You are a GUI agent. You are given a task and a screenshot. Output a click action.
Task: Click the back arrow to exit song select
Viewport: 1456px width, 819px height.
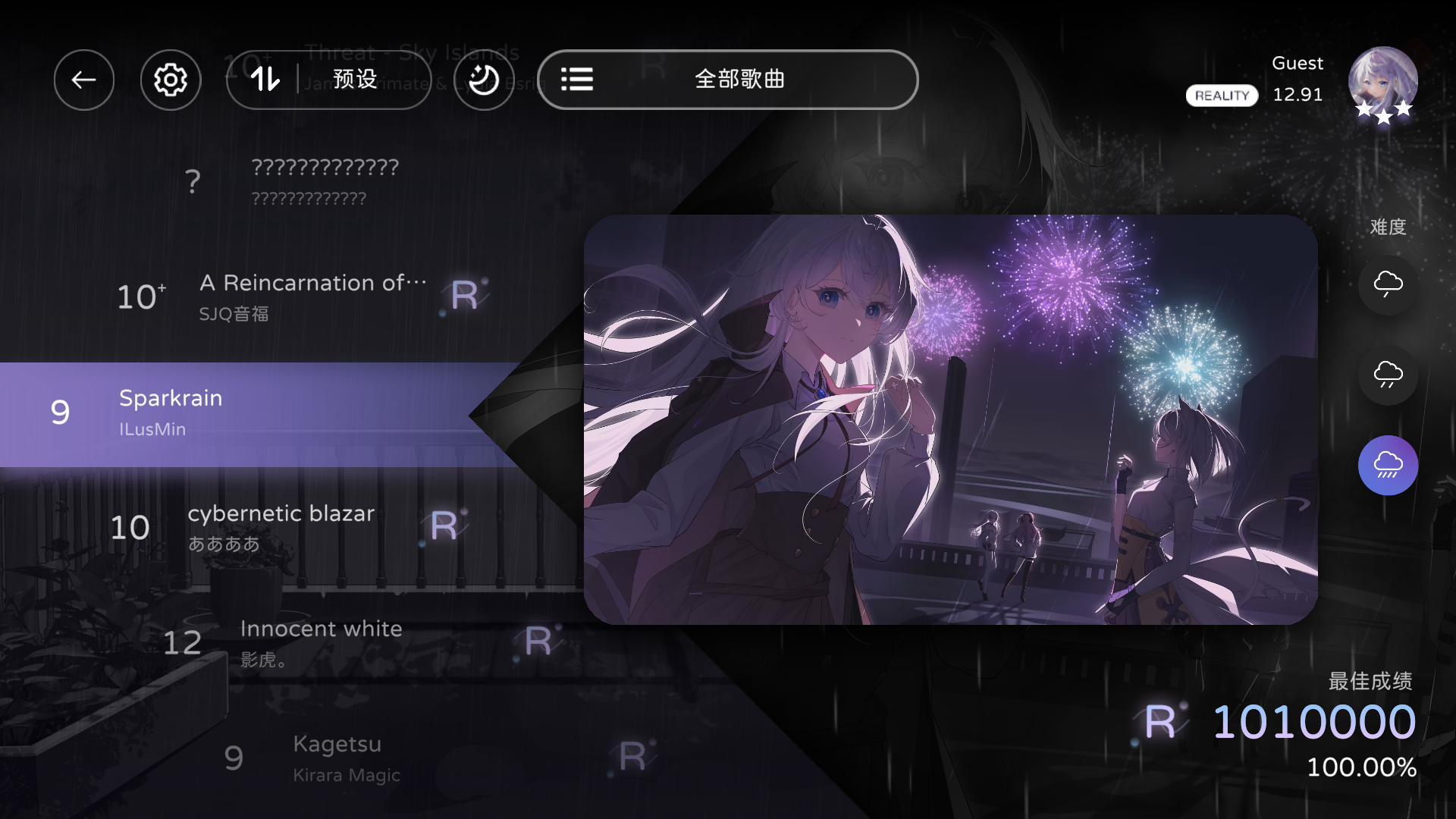click(84, 80)
